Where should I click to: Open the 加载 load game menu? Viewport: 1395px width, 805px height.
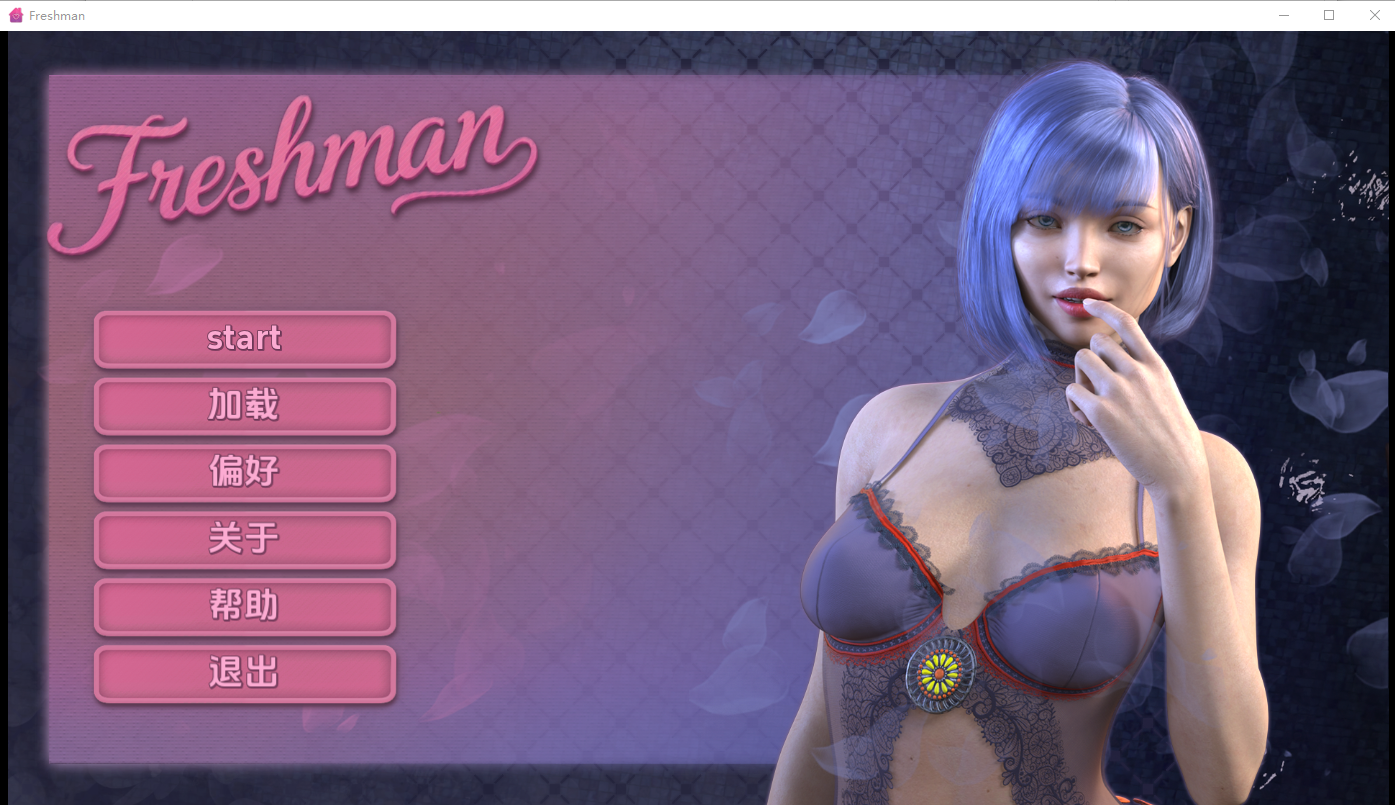pos(244,405)
